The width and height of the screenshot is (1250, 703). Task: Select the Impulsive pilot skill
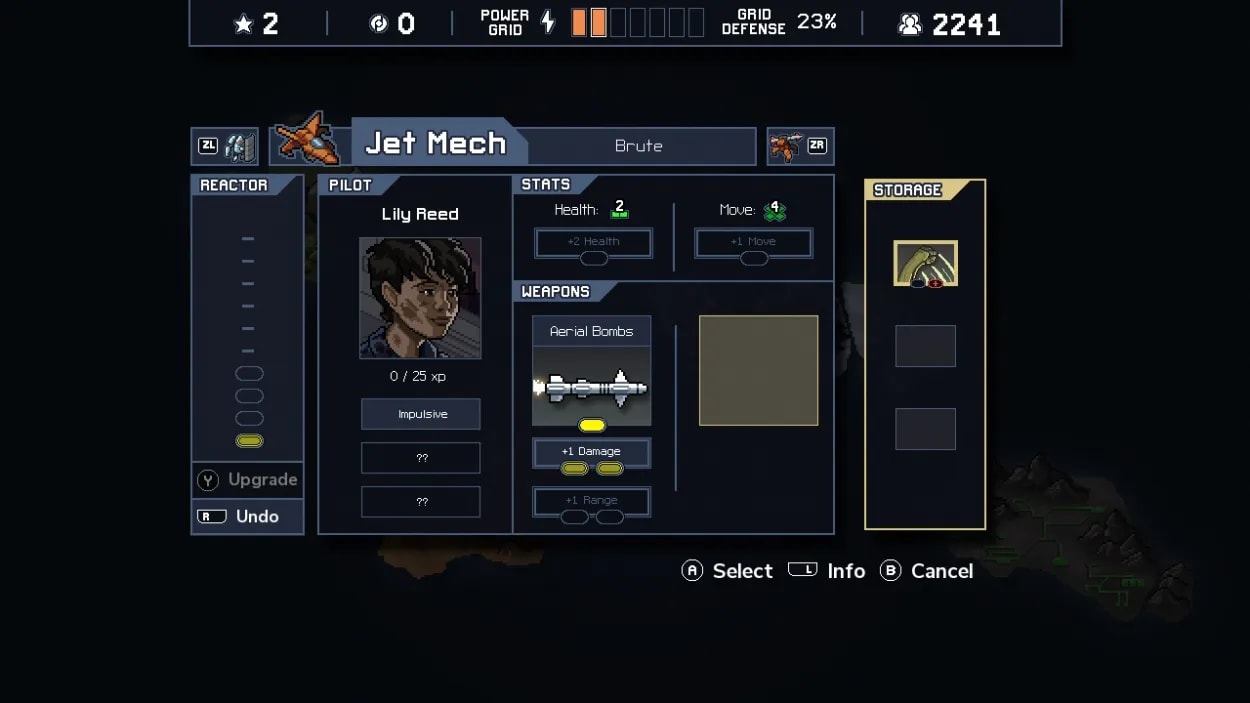click(420, 414)
